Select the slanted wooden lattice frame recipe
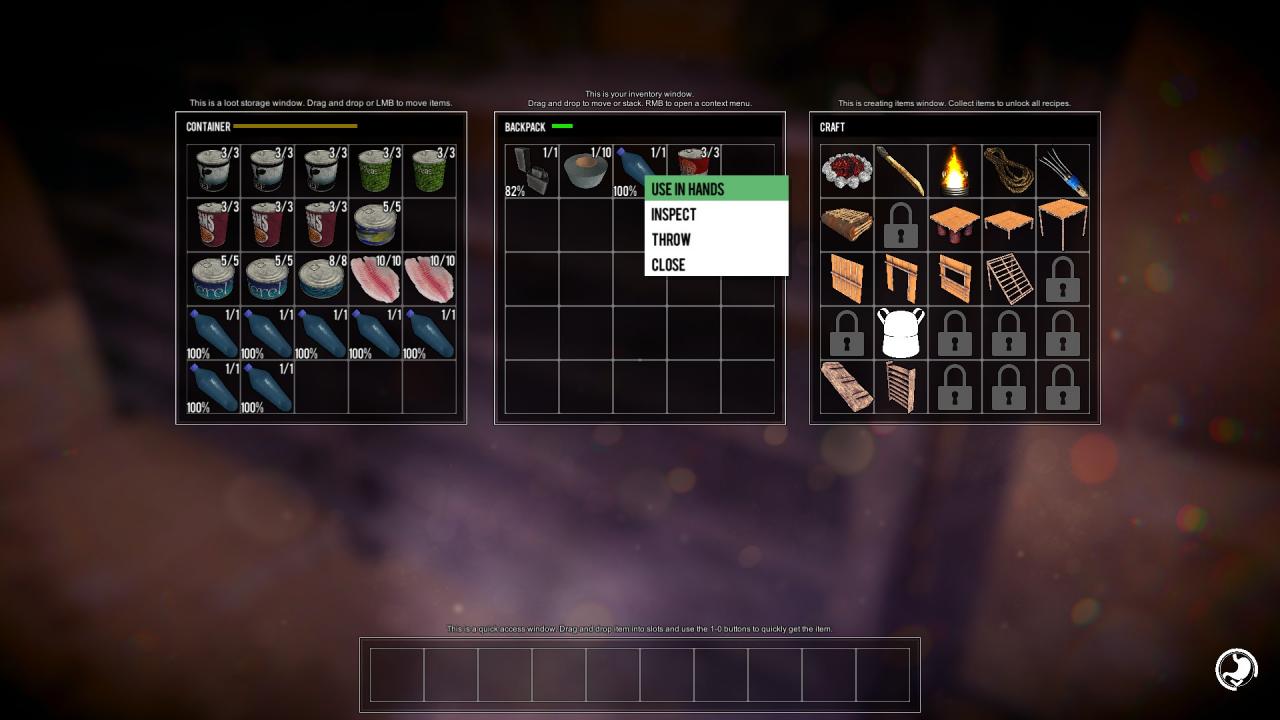 pyautogui.click(x=1008, y=279)
